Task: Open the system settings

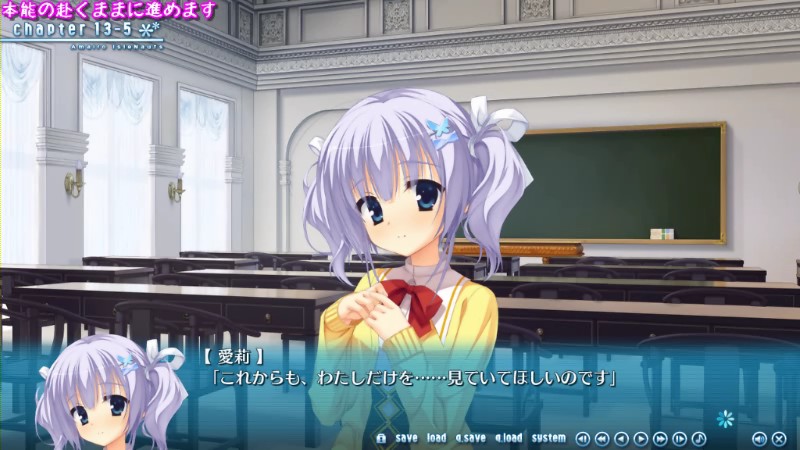Action: pos(548,438)
